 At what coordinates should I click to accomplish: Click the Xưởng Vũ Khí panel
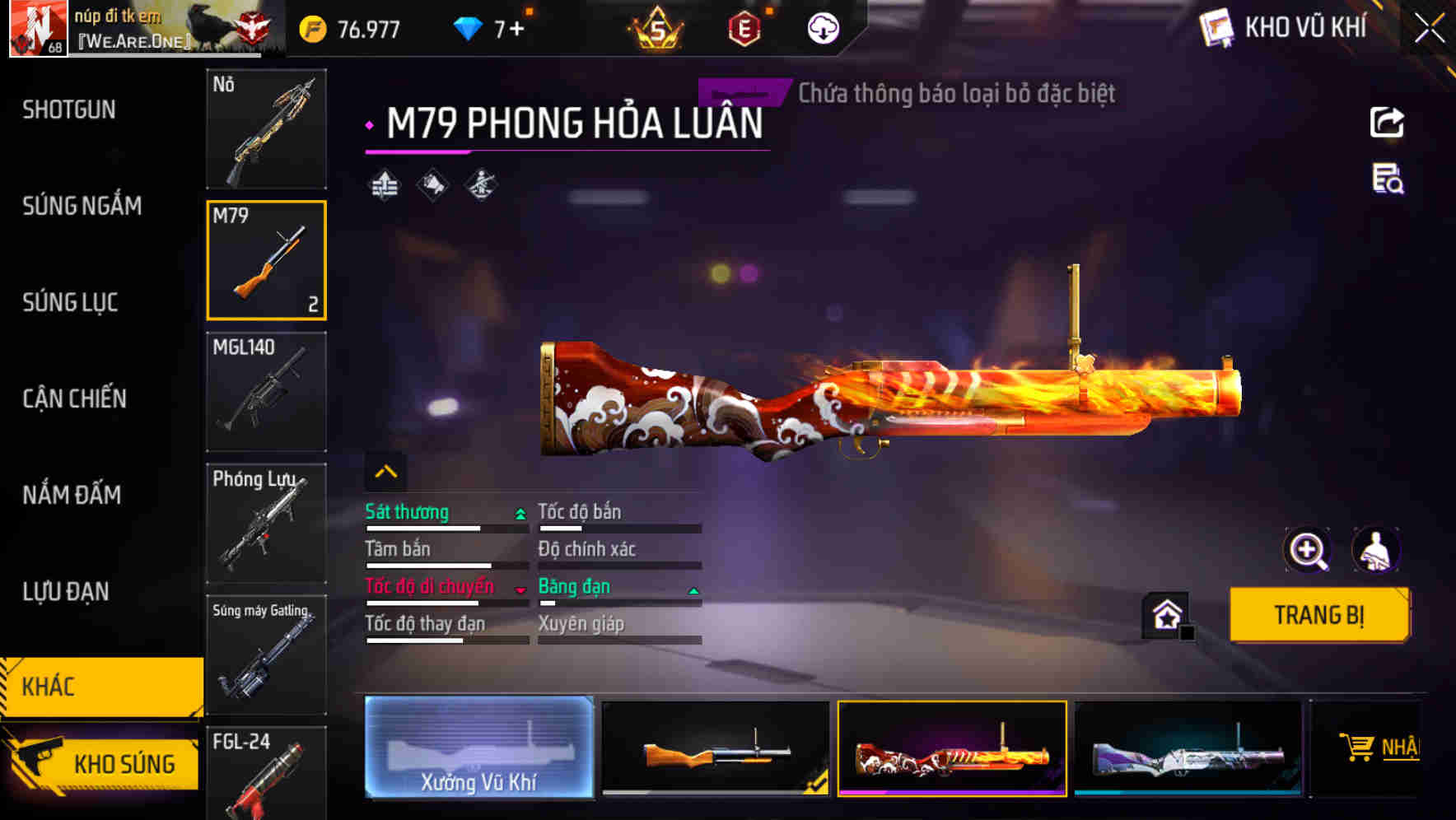[x=478, y=748]
